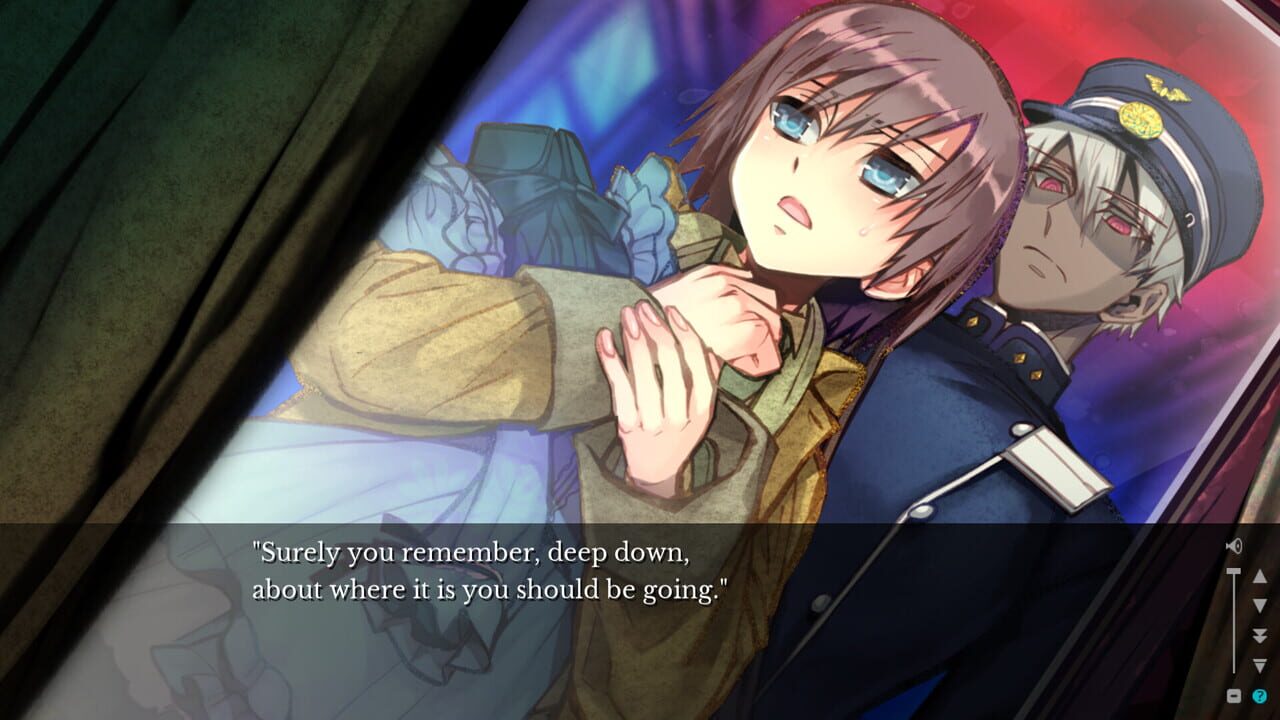Set volume by clicking the slider track
1280x720 pixels.
1234,620
